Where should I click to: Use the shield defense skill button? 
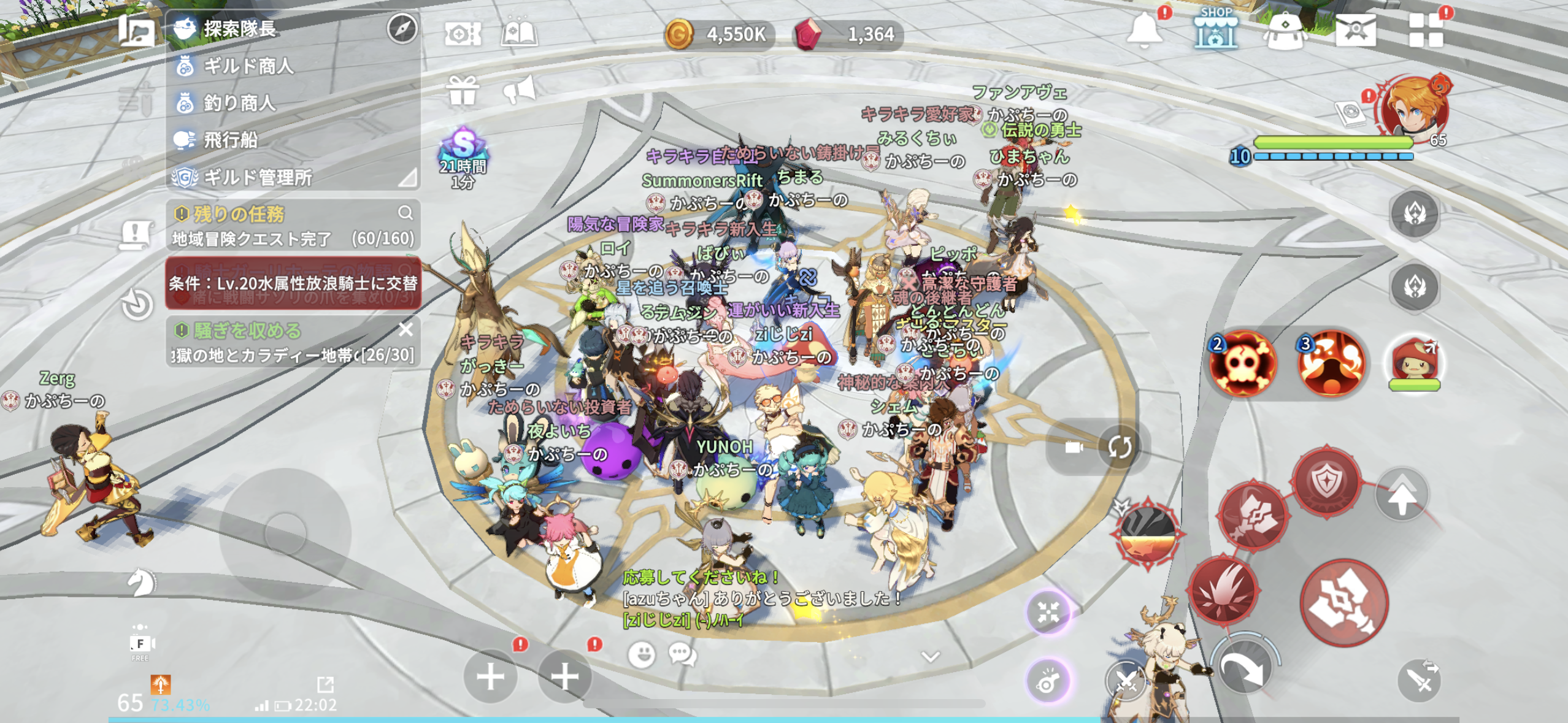1326,481
